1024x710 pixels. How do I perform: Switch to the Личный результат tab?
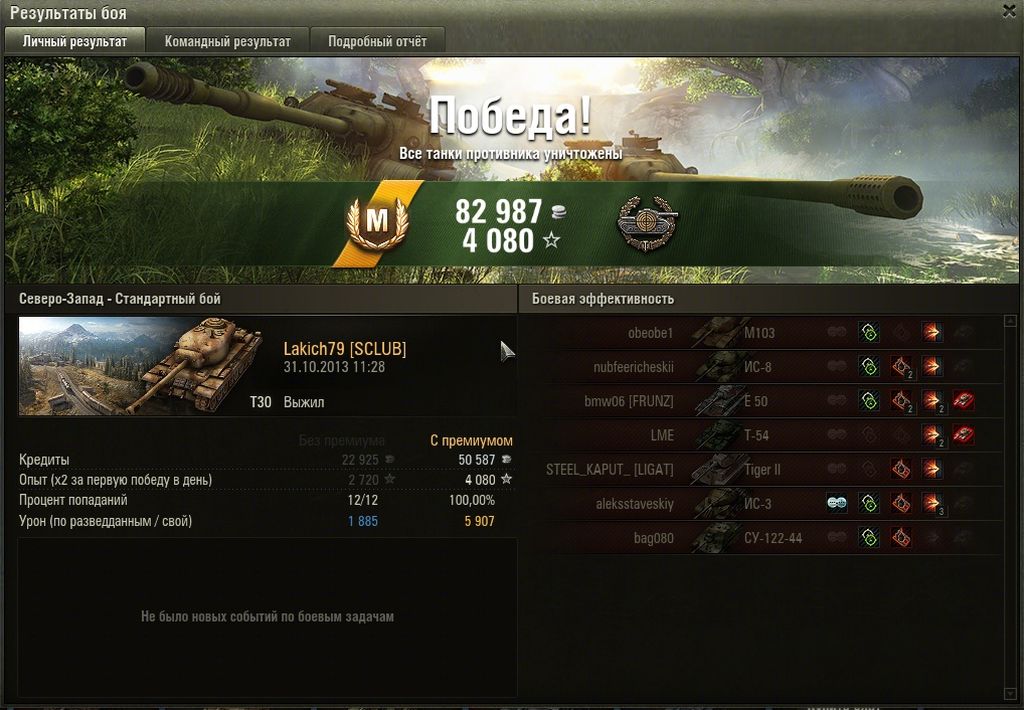(x=75, y=41)
